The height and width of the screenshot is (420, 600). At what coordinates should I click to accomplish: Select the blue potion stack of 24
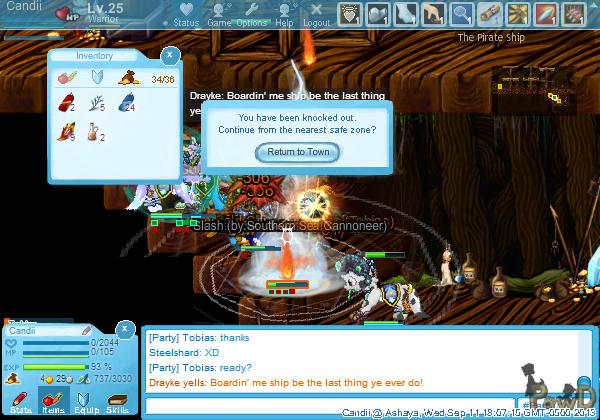coord(127,102)
